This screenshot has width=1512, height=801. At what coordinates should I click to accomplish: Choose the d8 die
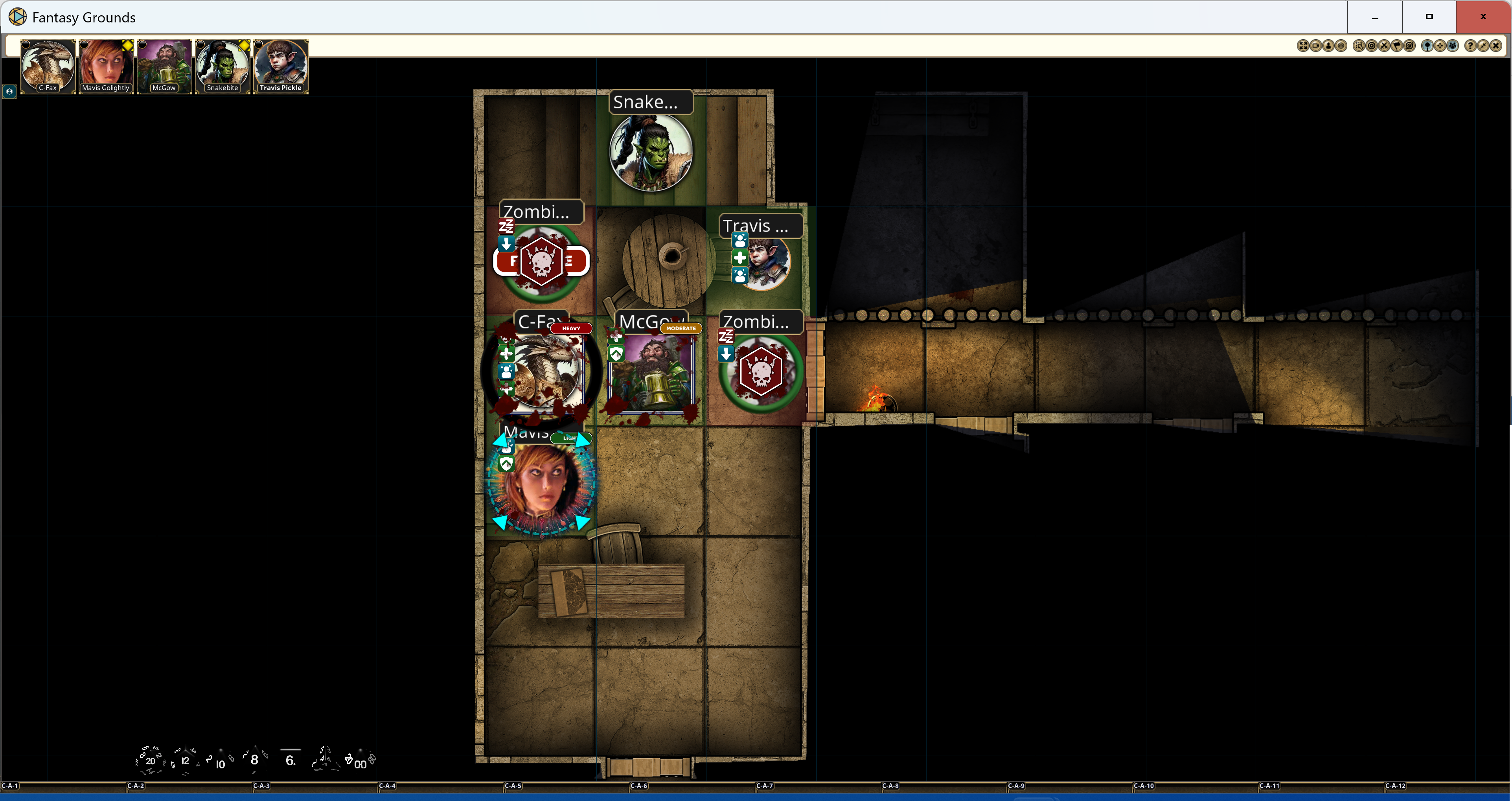coord(254,760)
